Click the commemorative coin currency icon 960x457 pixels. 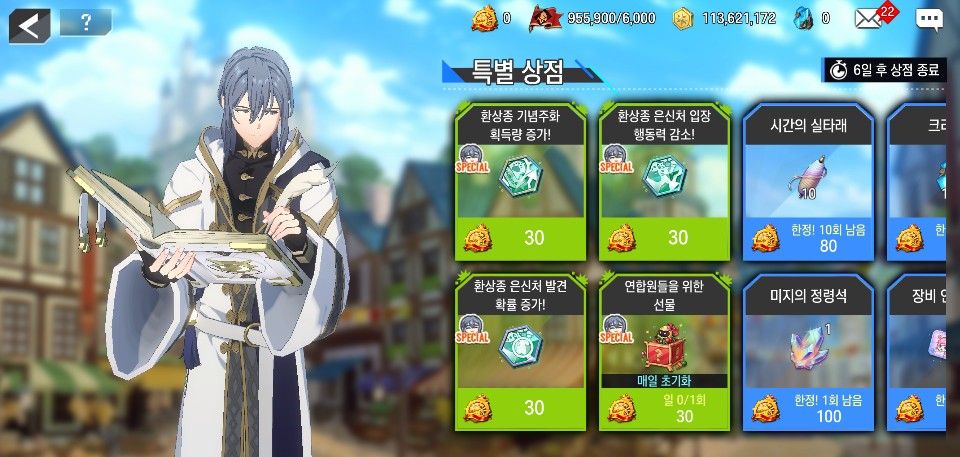tap(484, 18)
